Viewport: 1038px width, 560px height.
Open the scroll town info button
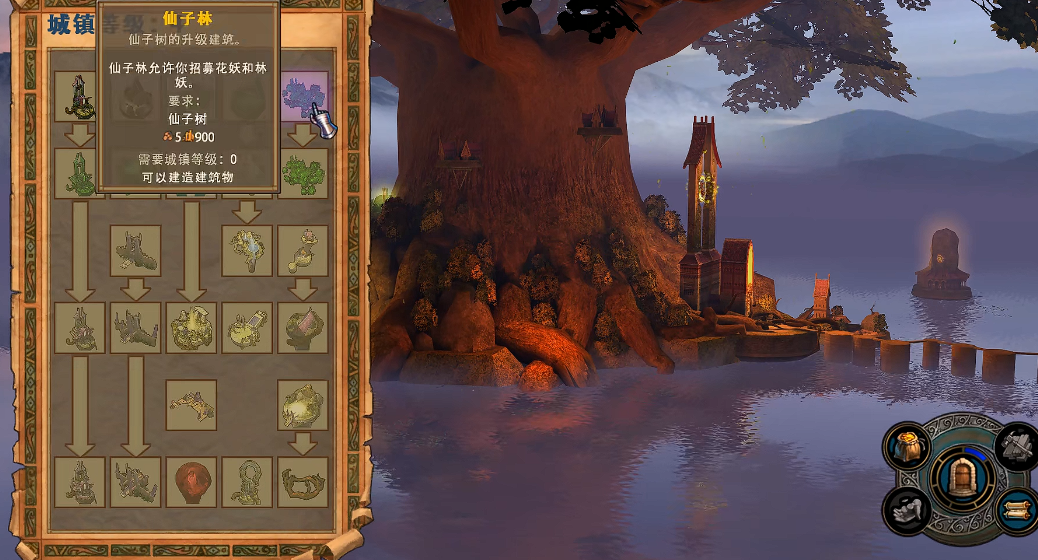[1017, 510]
